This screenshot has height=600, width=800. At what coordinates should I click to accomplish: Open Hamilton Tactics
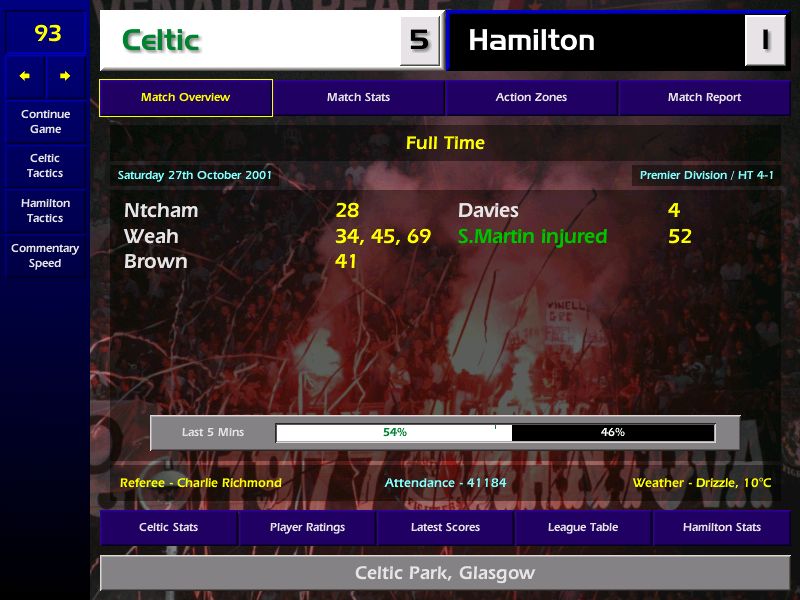45,210
